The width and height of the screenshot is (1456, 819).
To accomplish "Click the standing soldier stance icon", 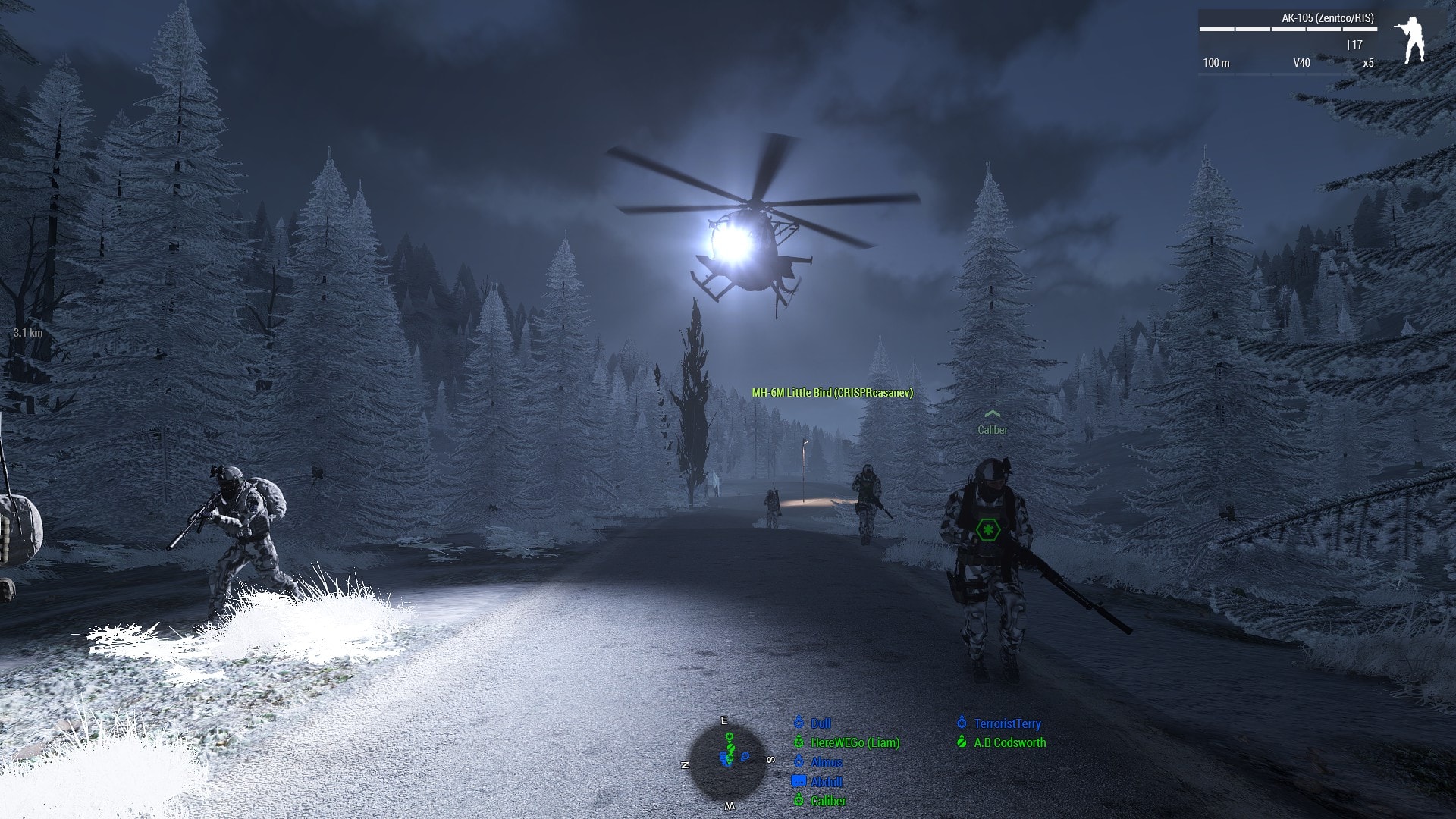I will 1410,40.
